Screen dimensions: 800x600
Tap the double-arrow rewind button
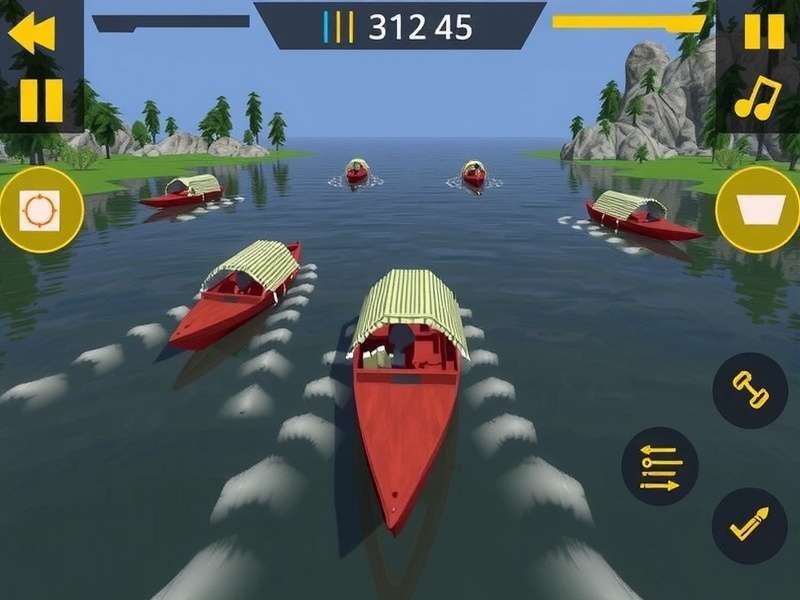31,35
